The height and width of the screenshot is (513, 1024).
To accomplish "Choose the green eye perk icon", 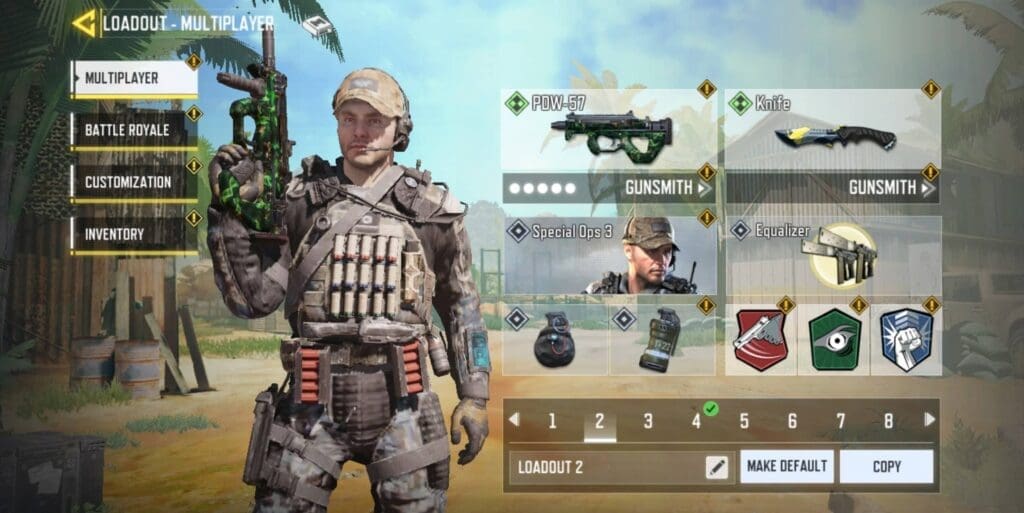I will (833, 340).
